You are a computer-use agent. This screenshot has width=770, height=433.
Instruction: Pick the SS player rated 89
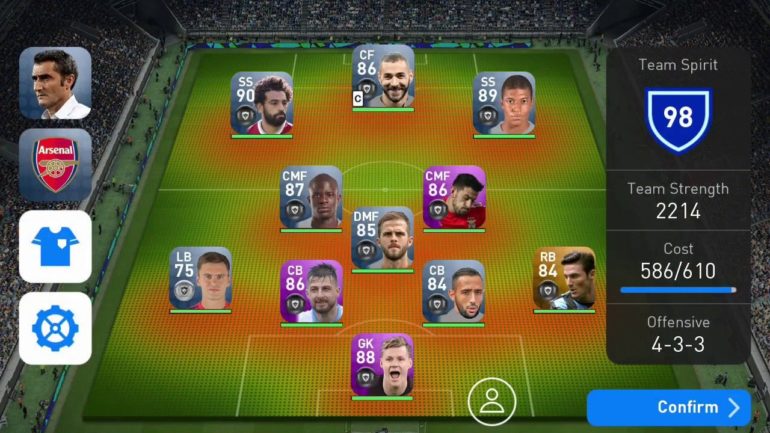point(504,103)
